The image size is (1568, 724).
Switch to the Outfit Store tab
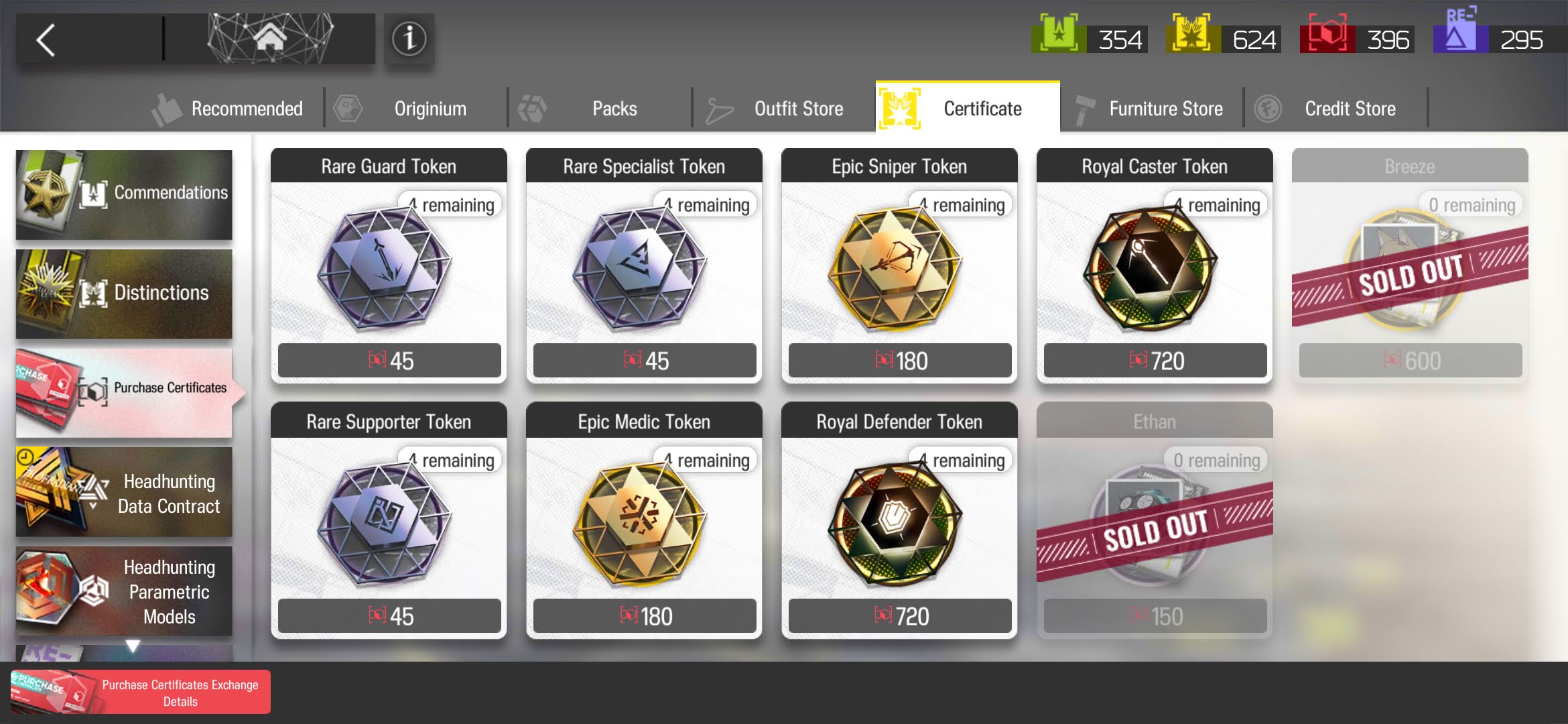click(x=784, y=109)
